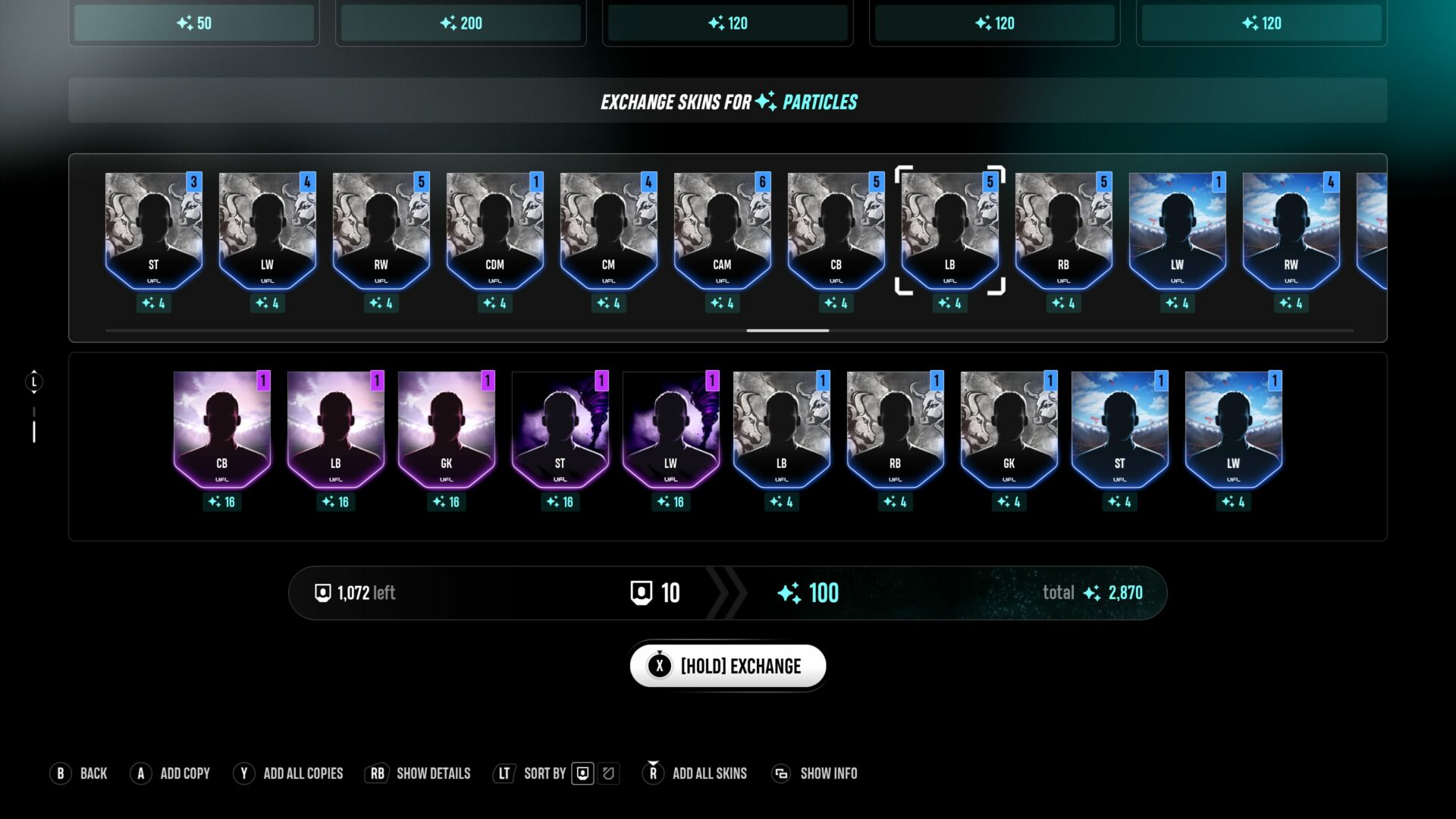The image size is (1456, 819).
Task: Click the skin row's horizontal scrollbar thumb
Action: [x=787, y=331]
